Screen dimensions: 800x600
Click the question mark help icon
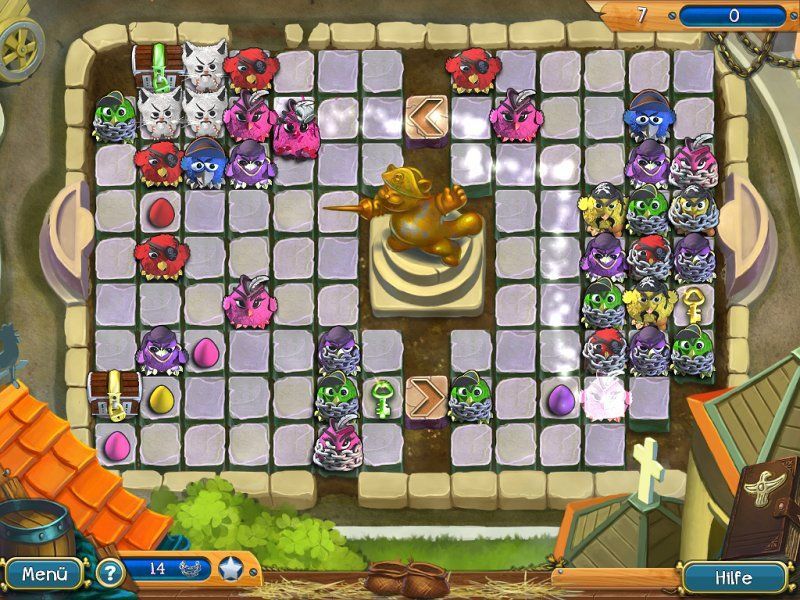click(x=109, y=574)
